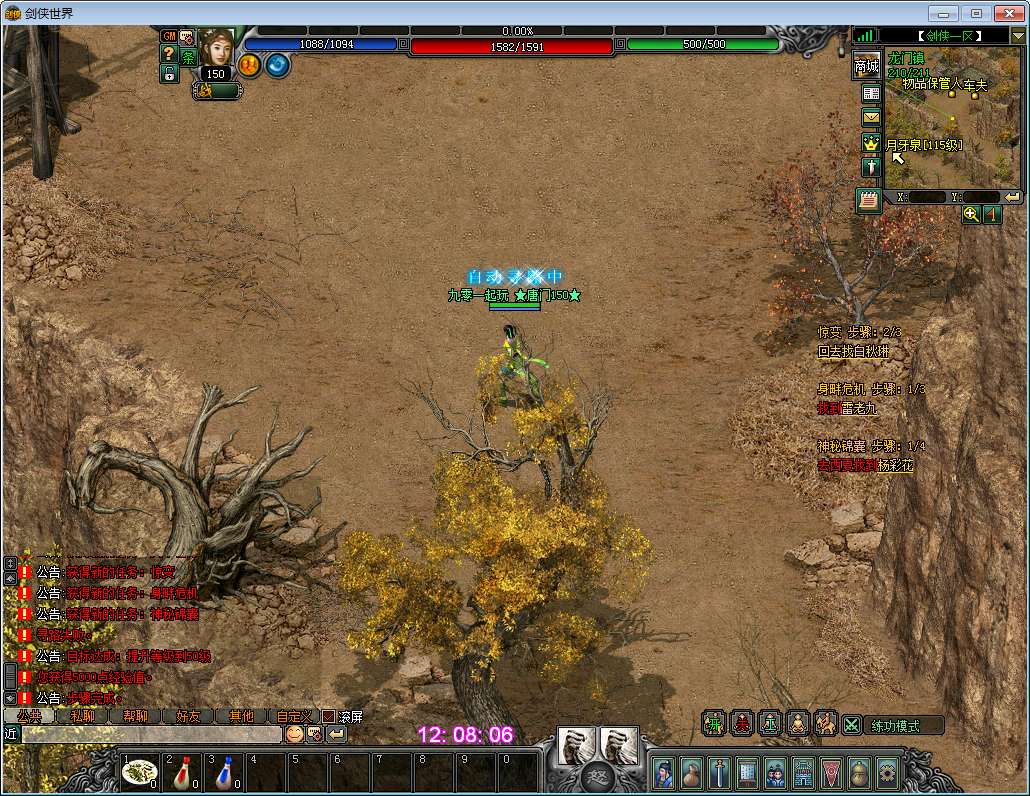Open the calendar notepad icon
This screenshot has height=796, width=1030.
tap(869, 199)
